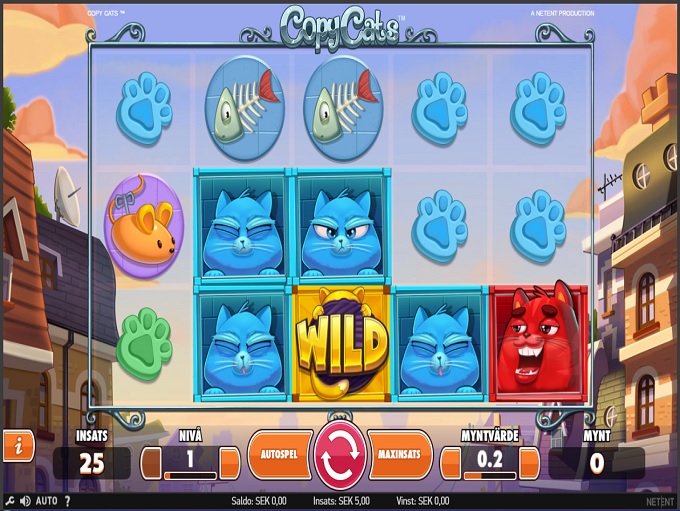This screenshot has width=680, height=511.
Task: Open the wrench settings icon
Action: [8, 500]
